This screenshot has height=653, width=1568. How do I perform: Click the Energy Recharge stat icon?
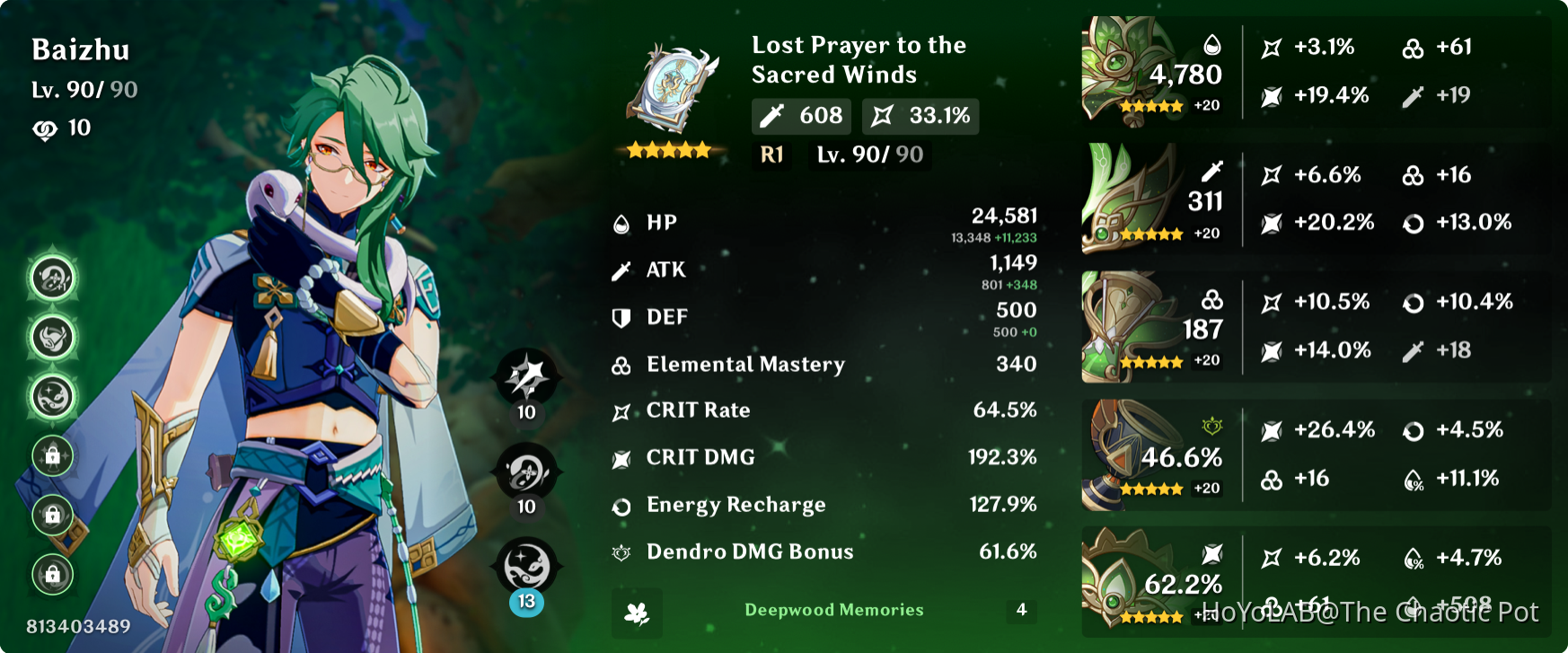click(x=621, y=505)
